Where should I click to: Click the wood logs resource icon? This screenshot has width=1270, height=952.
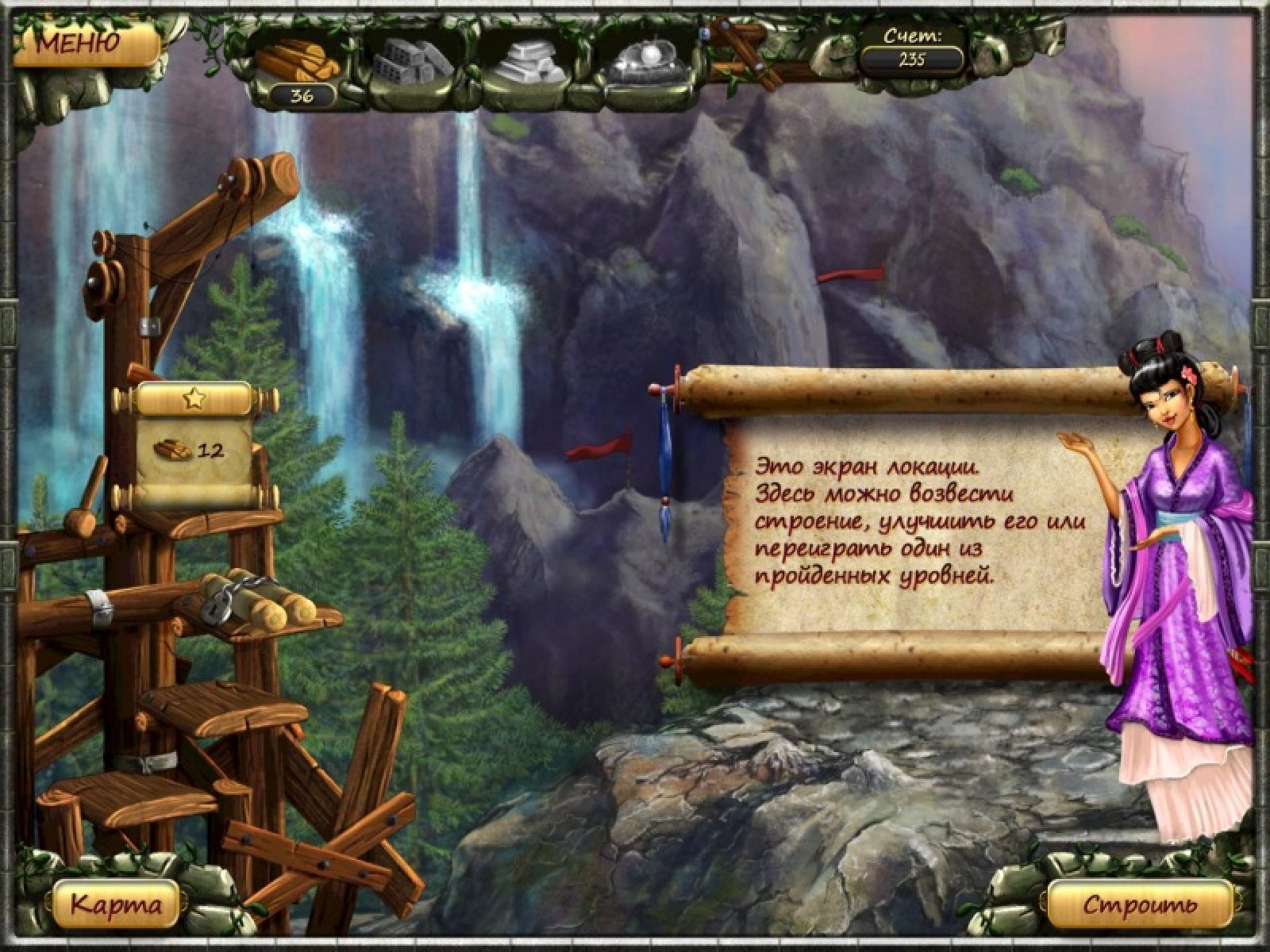coord(294,59)
